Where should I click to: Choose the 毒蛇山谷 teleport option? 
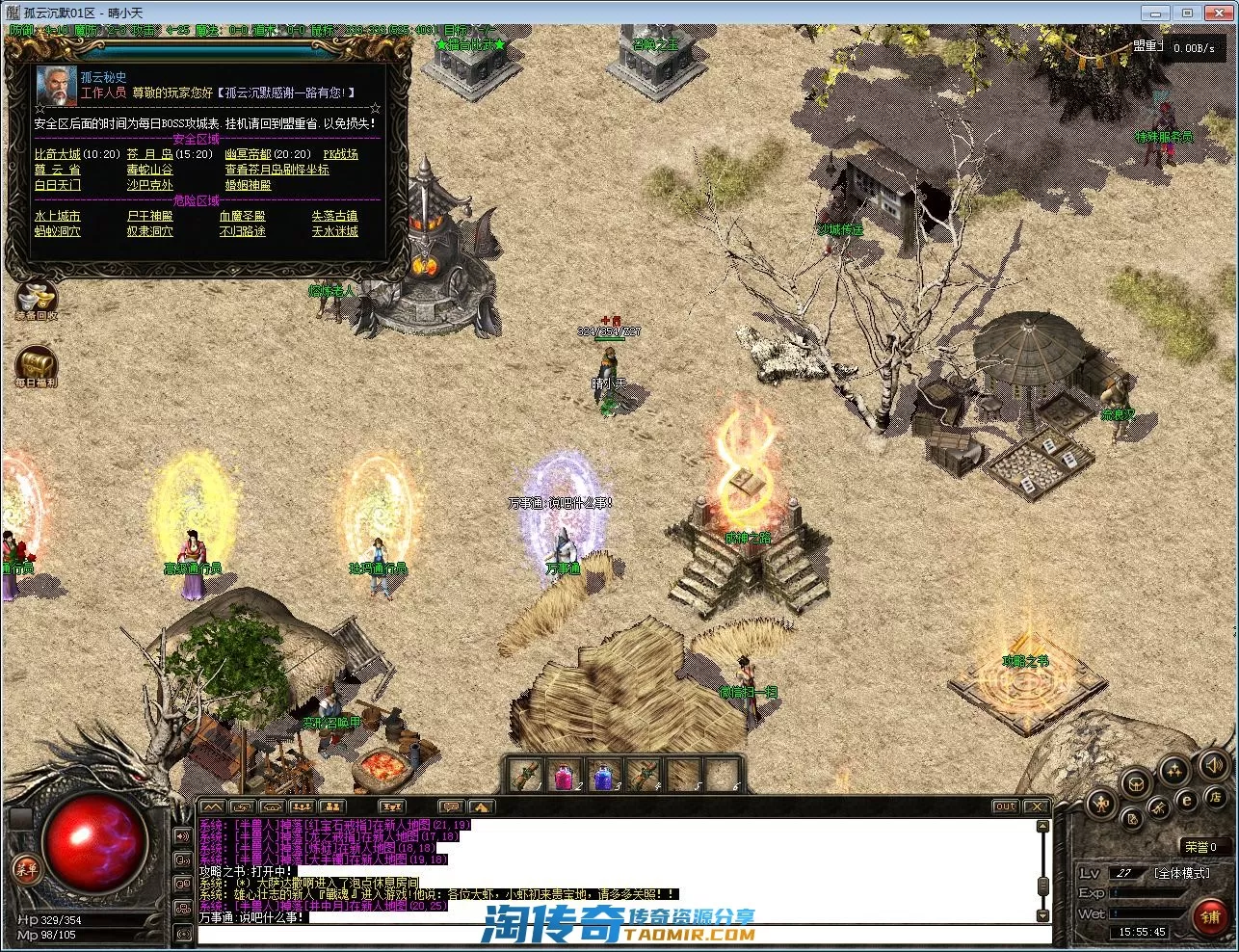pos(150,170)
